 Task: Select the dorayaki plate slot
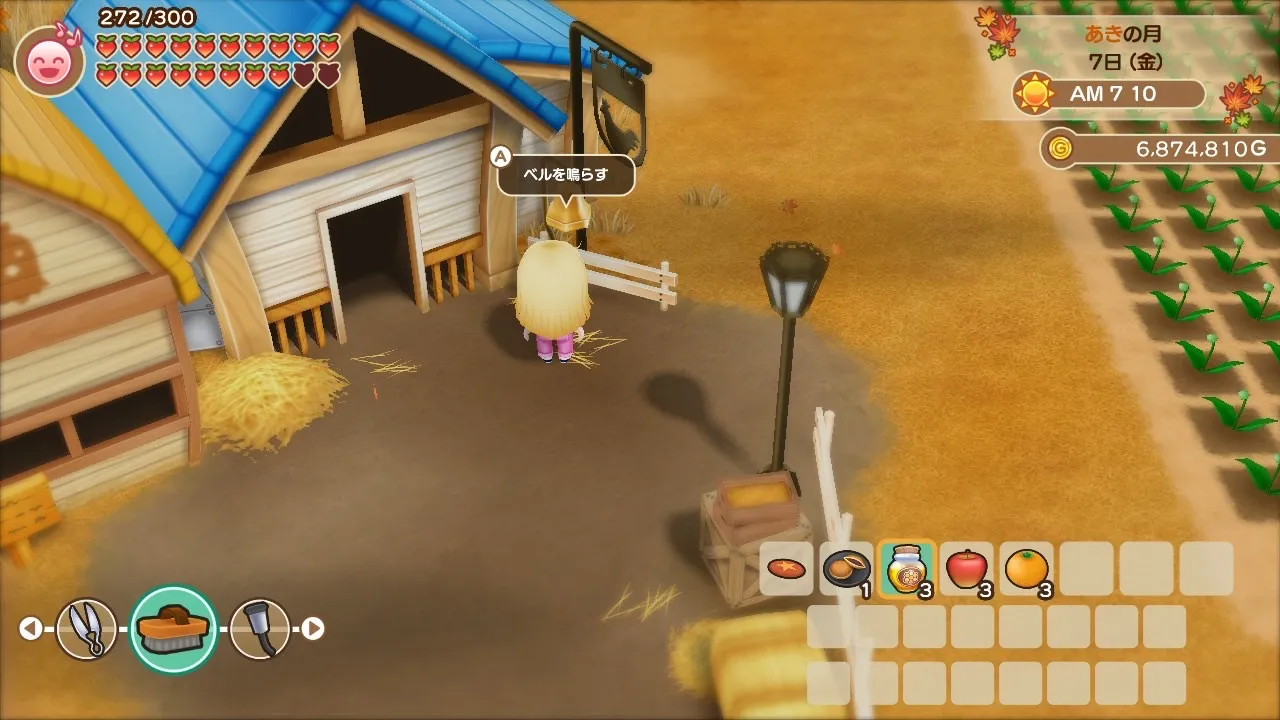click(x=846, y=569)
